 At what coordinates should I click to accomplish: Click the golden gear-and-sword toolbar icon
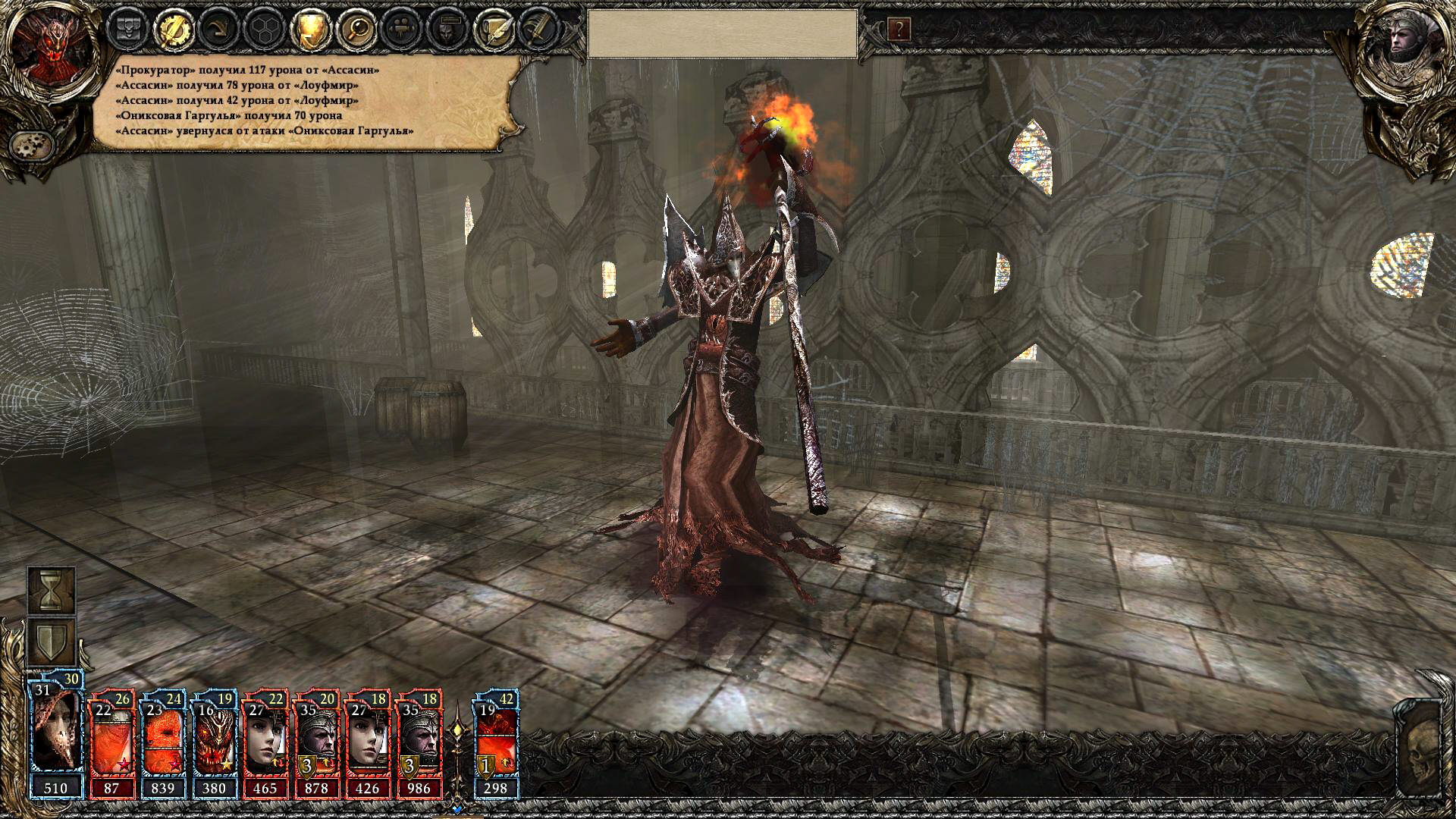174,30
